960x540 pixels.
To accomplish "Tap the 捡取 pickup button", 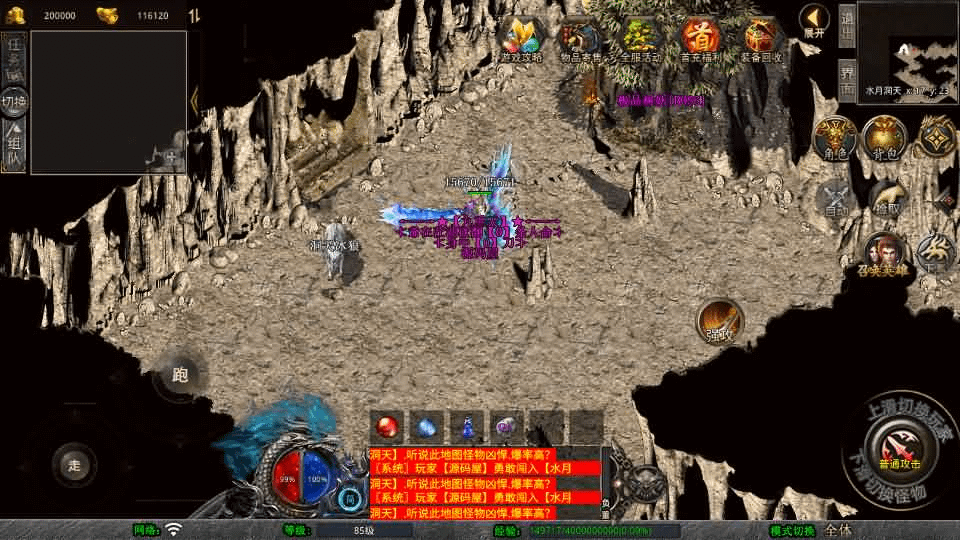I will [885, 197].
